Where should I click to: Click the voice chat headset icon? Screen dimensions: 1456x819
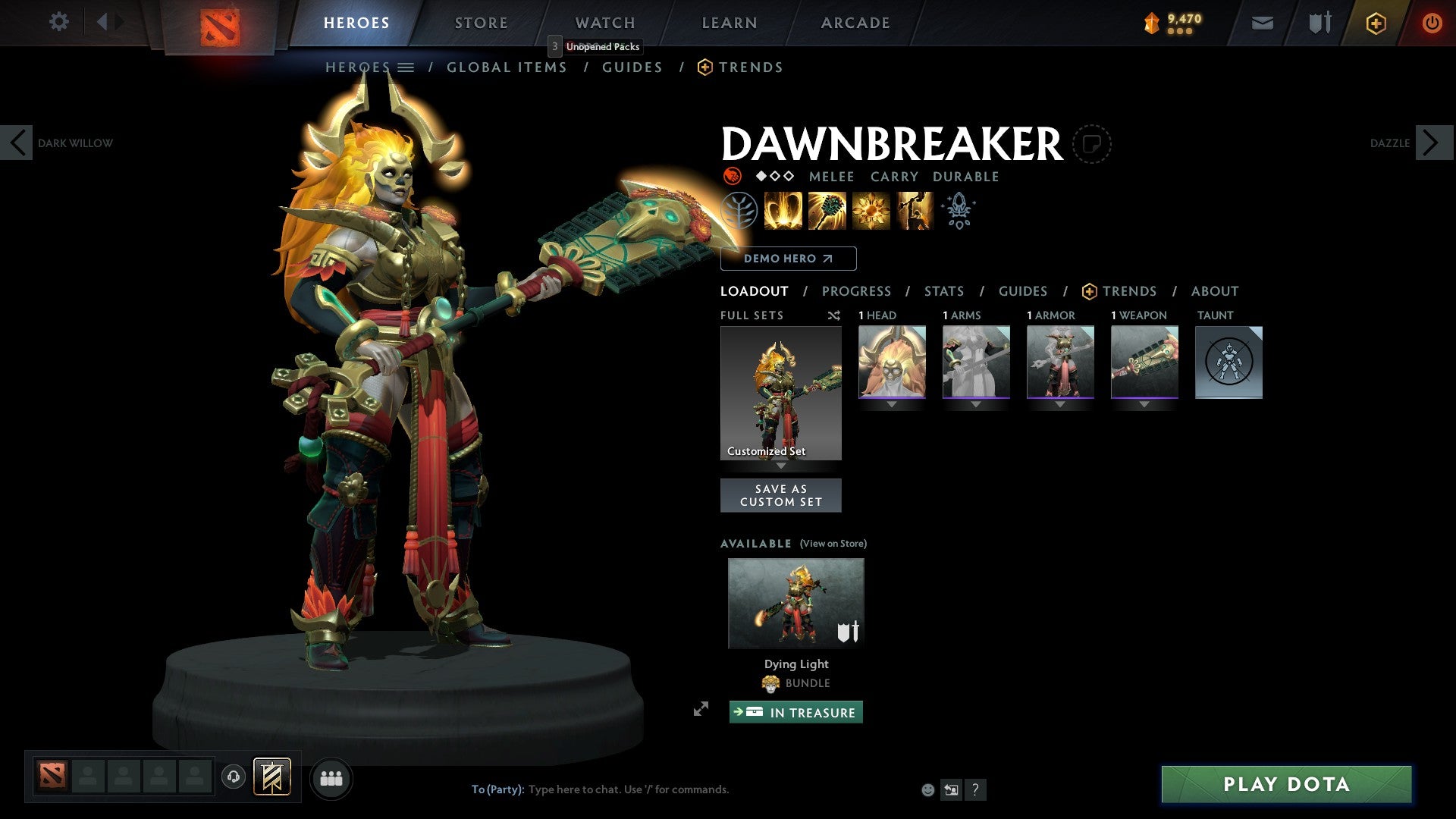(234, 778)
